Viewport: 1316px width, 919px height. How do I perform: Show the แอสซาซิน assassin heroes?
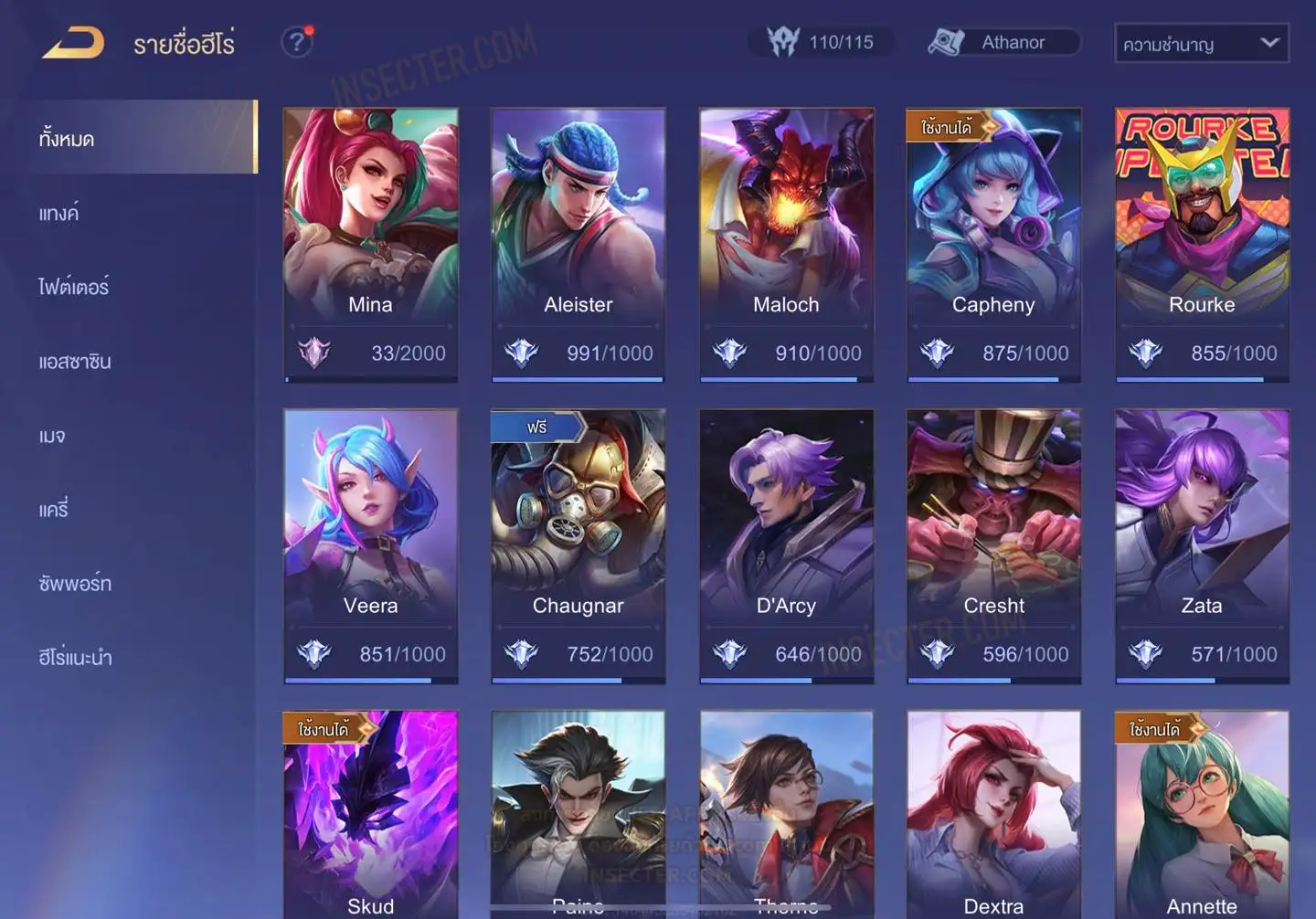75,362
